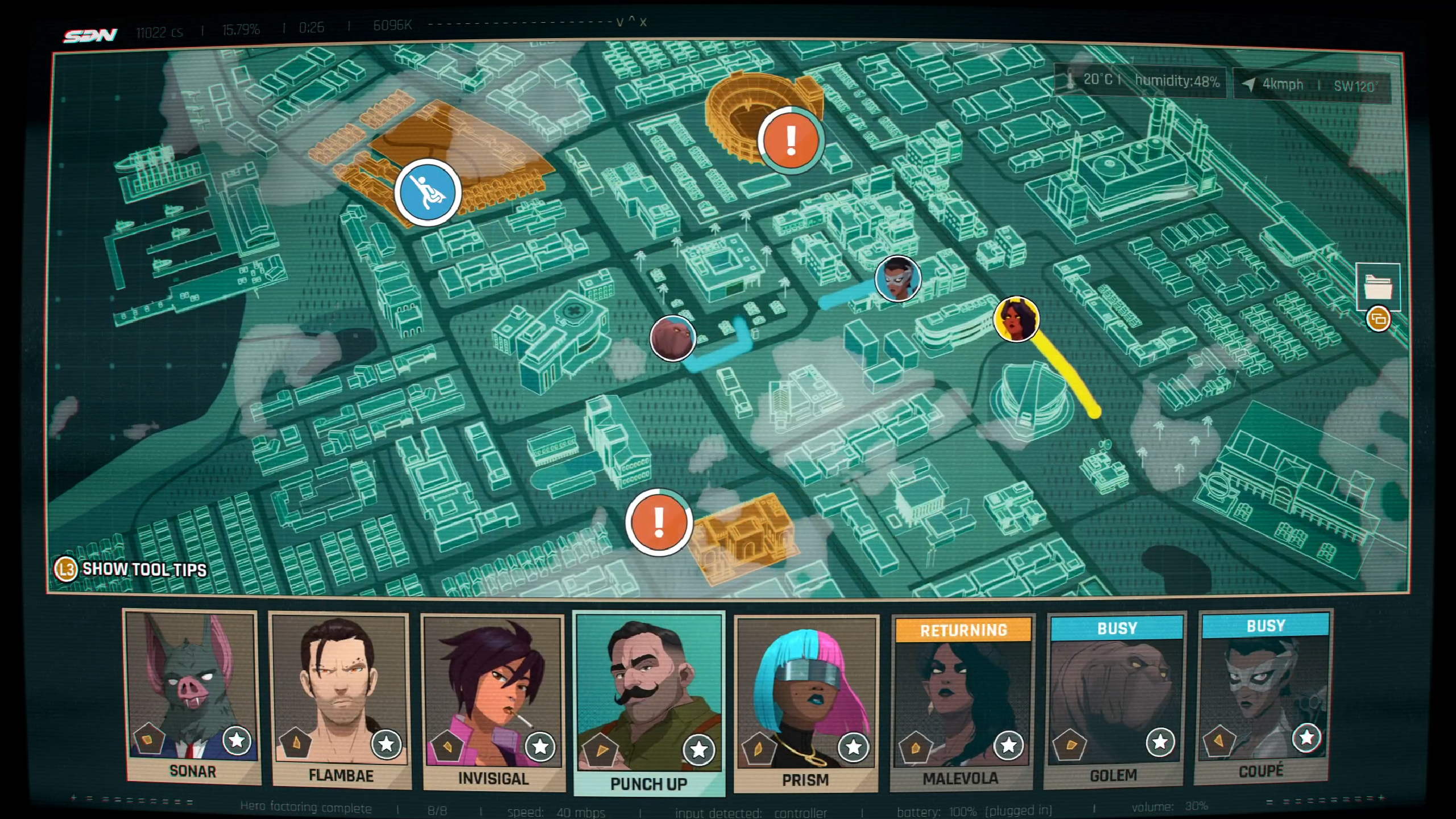Select the busy Golem hero card
The width and height of the screenshot is (1456, 819).
click(1115, 700)
